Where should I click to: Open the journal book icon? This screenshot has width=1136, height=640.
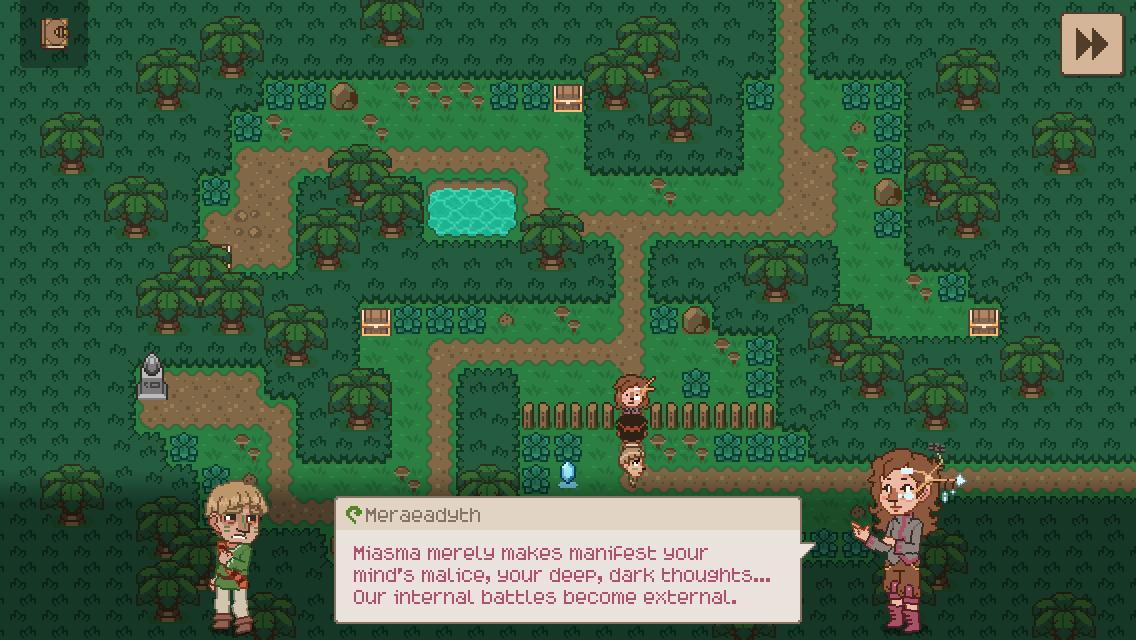(55, 33)
